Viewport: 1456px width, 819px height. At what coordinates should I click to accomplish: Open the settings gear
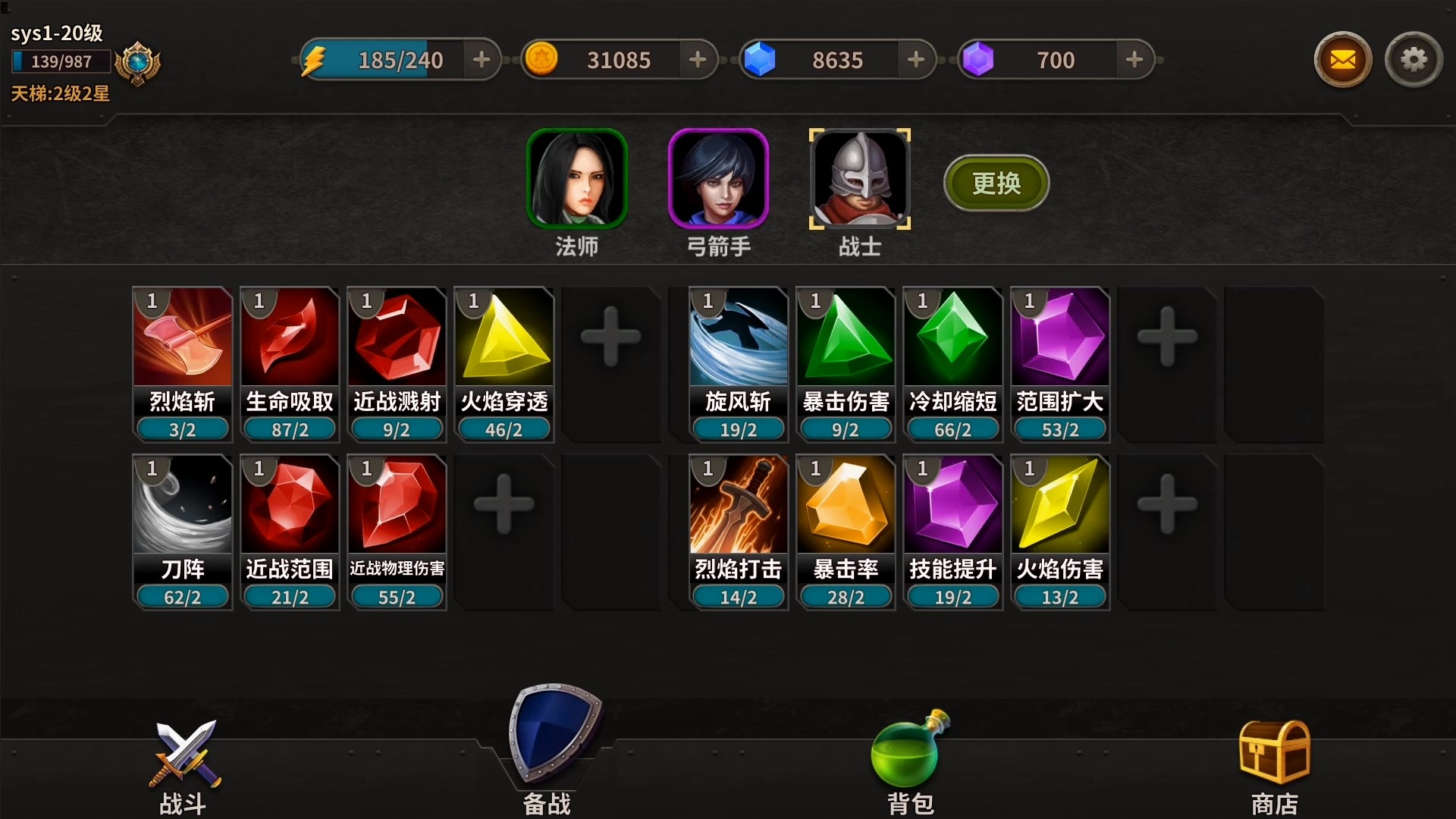click(1414, 59)
